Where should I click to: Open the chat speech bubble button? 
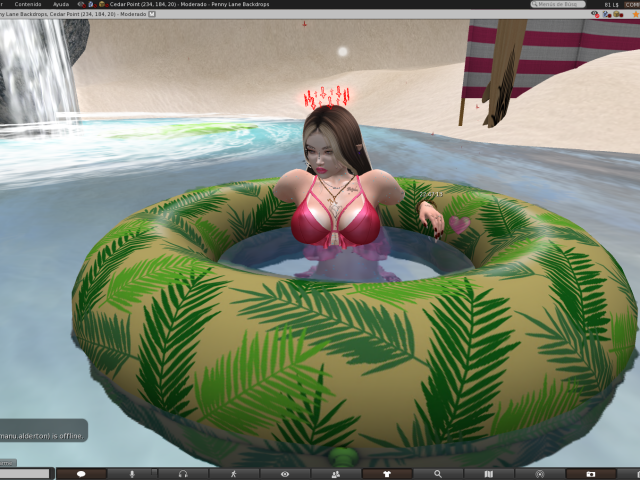[81, 474]
